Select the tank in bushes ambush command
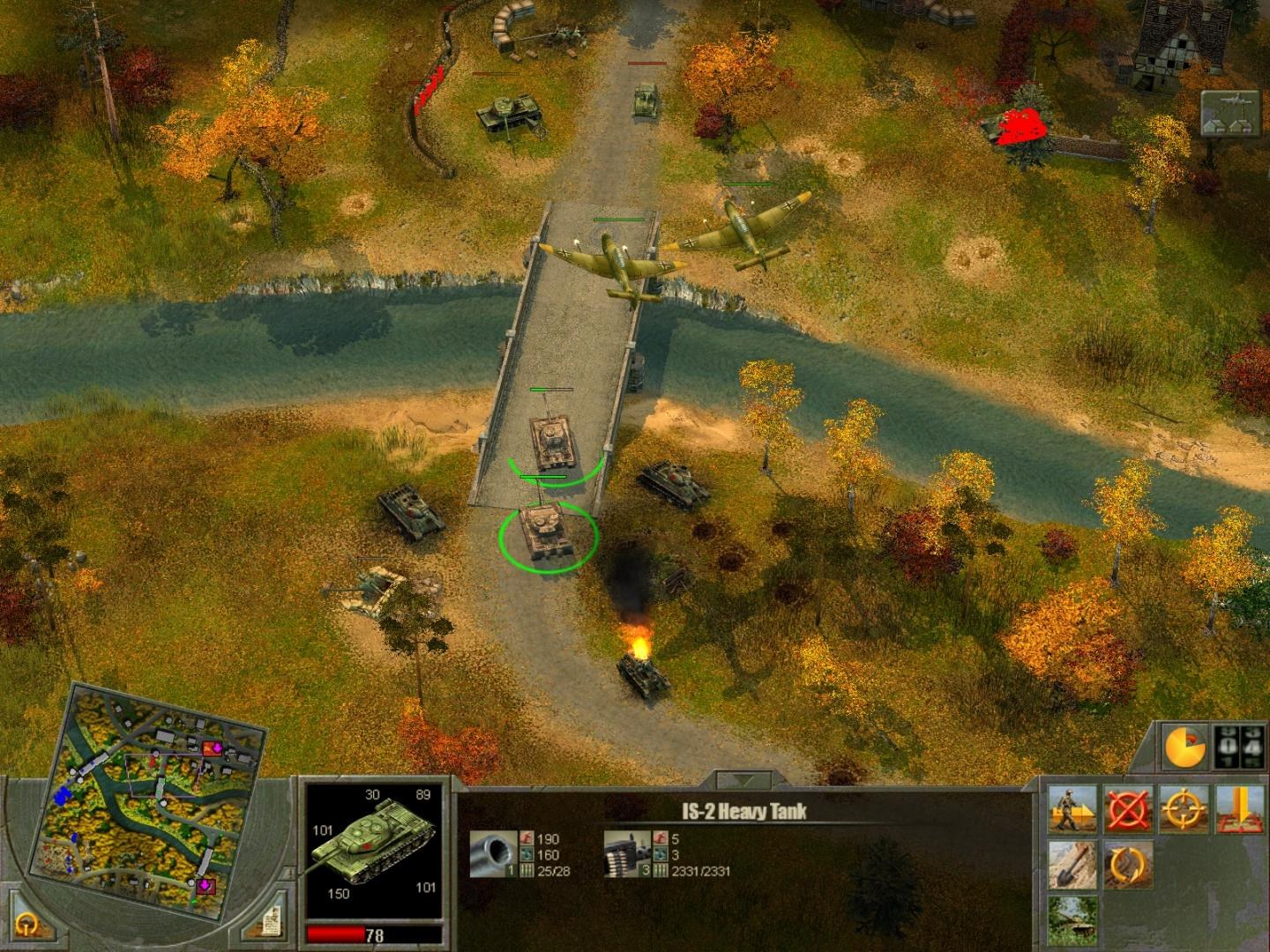 coord(1073,919)
